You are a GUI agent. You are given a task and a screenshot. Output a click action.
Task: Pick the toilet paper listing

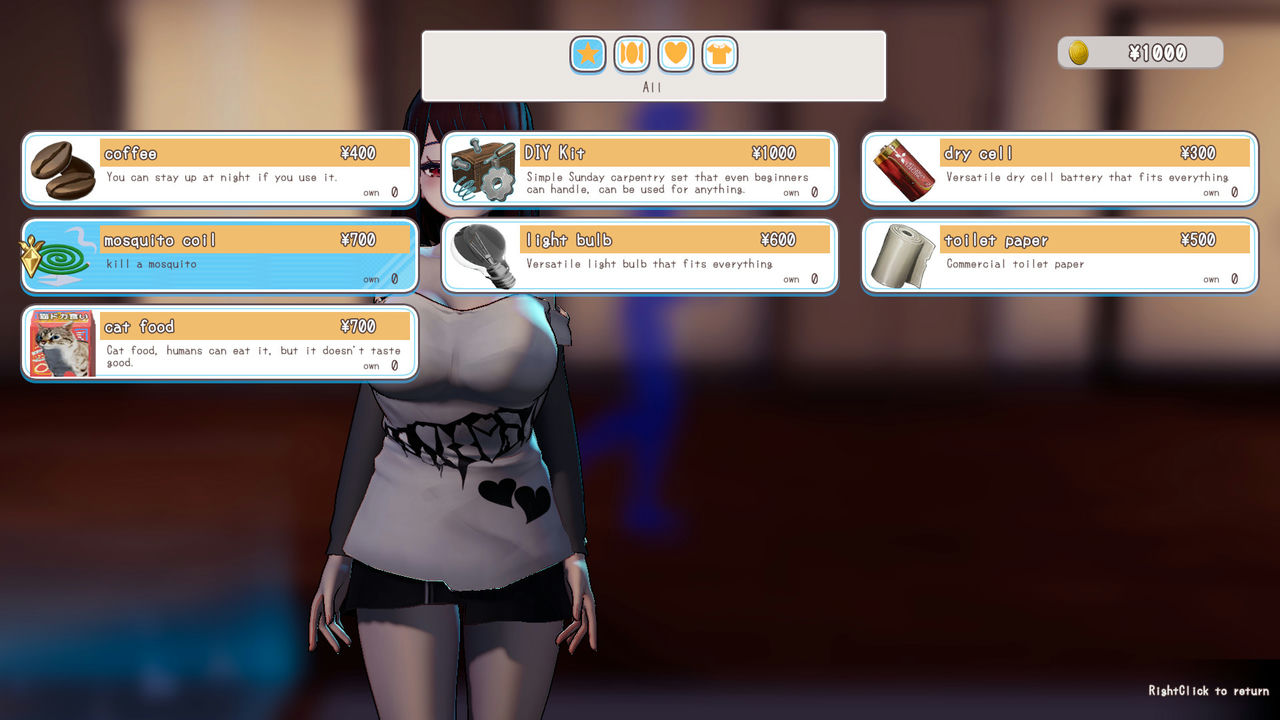point(1060,256)
